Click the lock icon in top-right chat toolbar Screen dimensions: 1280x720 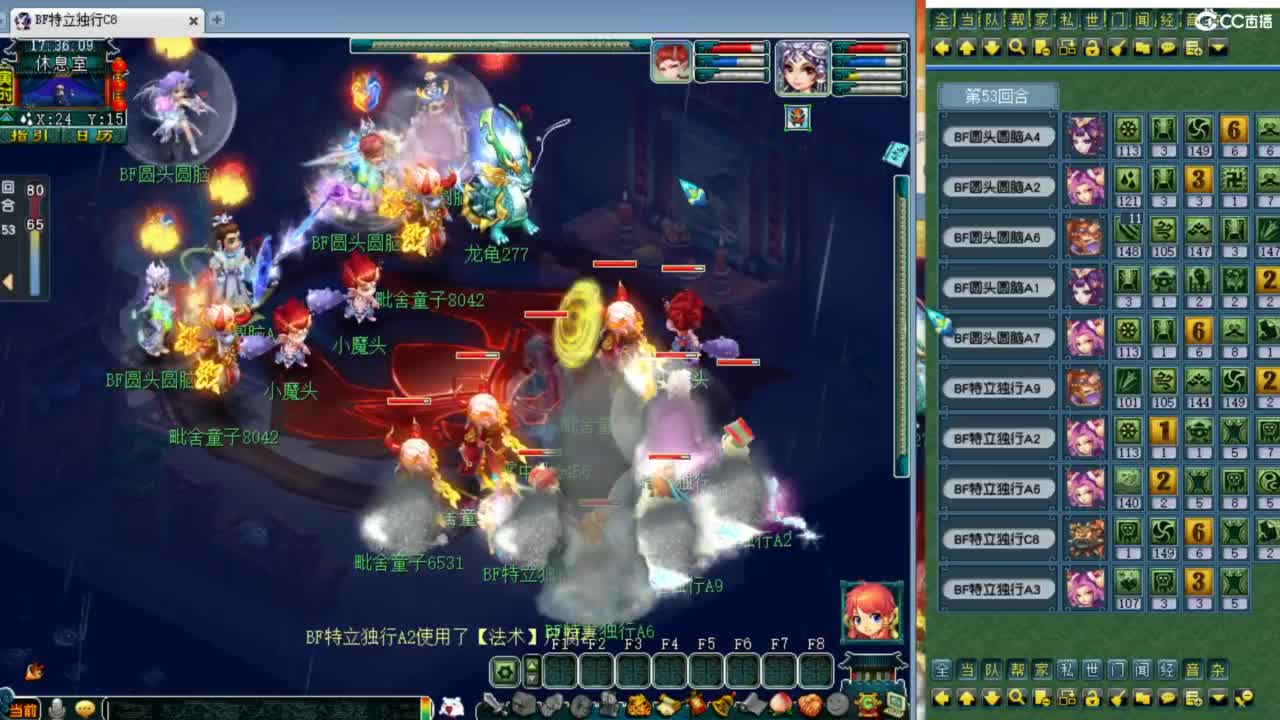click(x=1091, y=47)
